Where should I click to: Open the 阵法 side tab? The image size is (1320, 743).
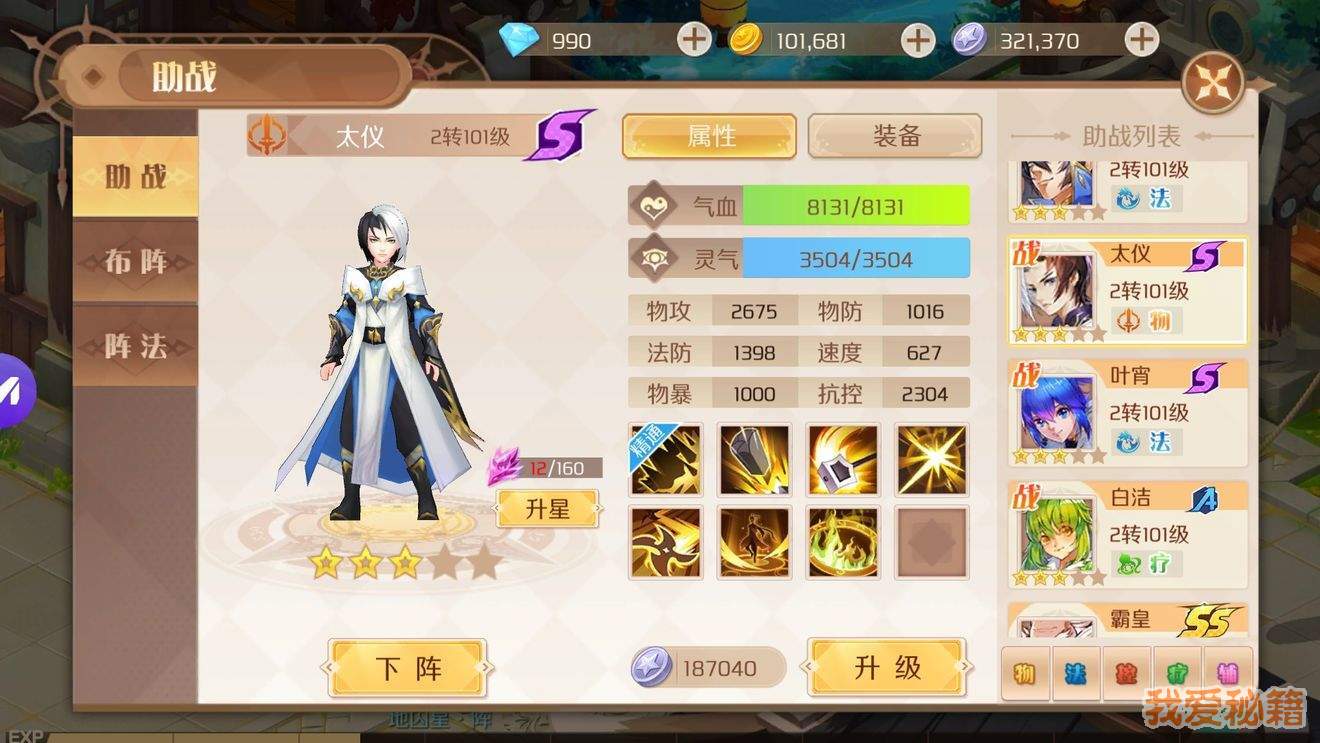(136, 346)
